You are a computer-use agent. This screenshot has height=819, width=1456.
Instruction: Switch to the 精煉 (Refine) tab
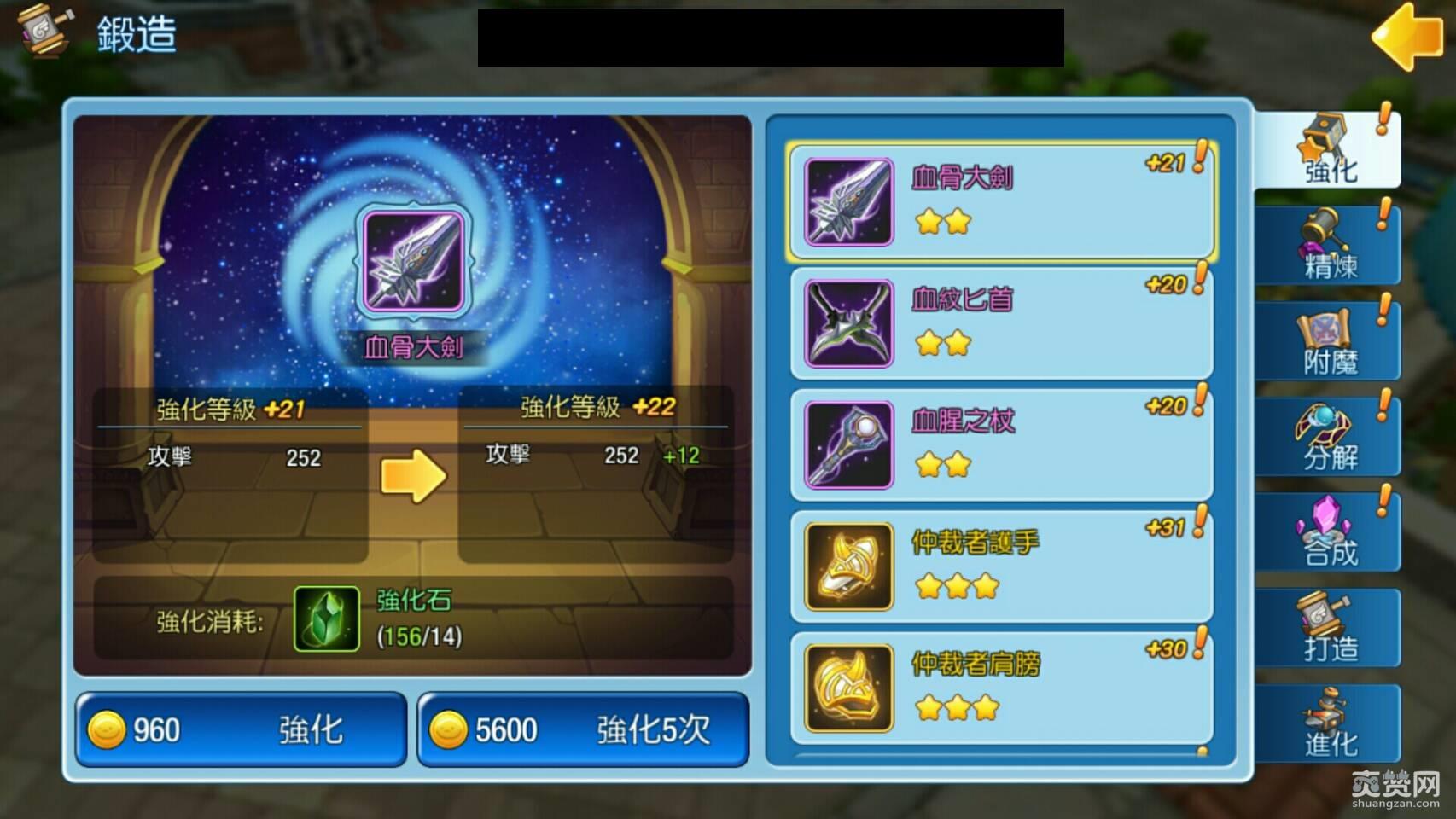pyautogui.click(x=1328, y=245)
